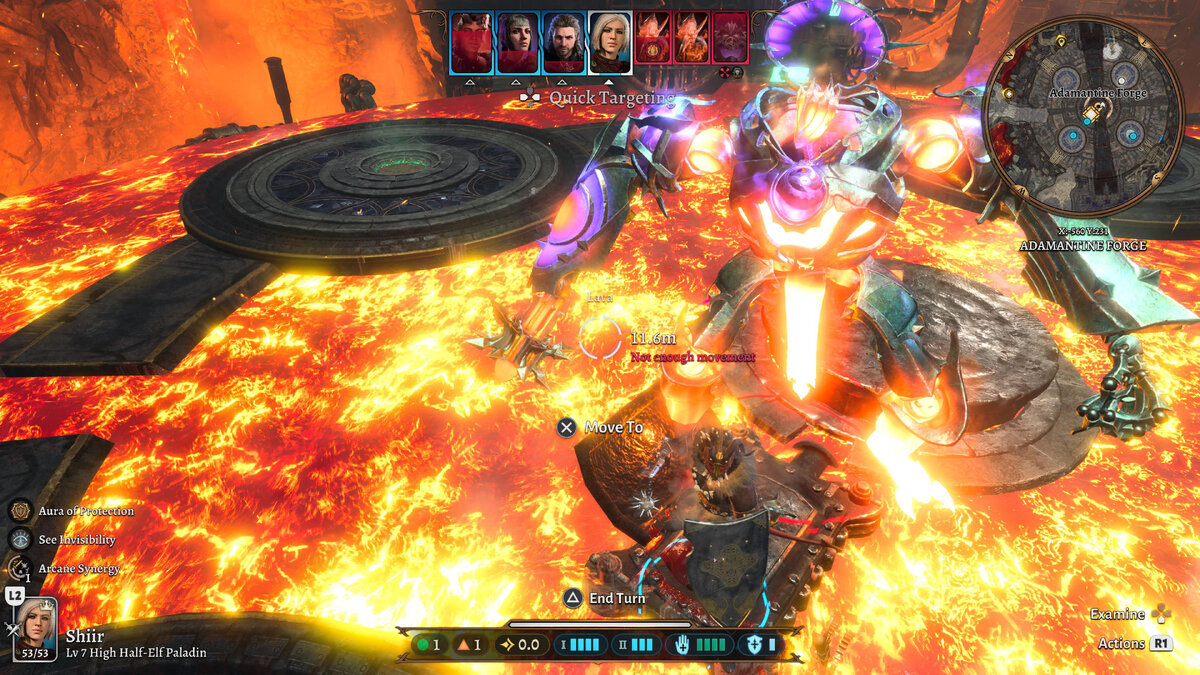Select Karlach's portrait in the turn order
This screenshot has height=675, width=1200.
tap(471, 41)
